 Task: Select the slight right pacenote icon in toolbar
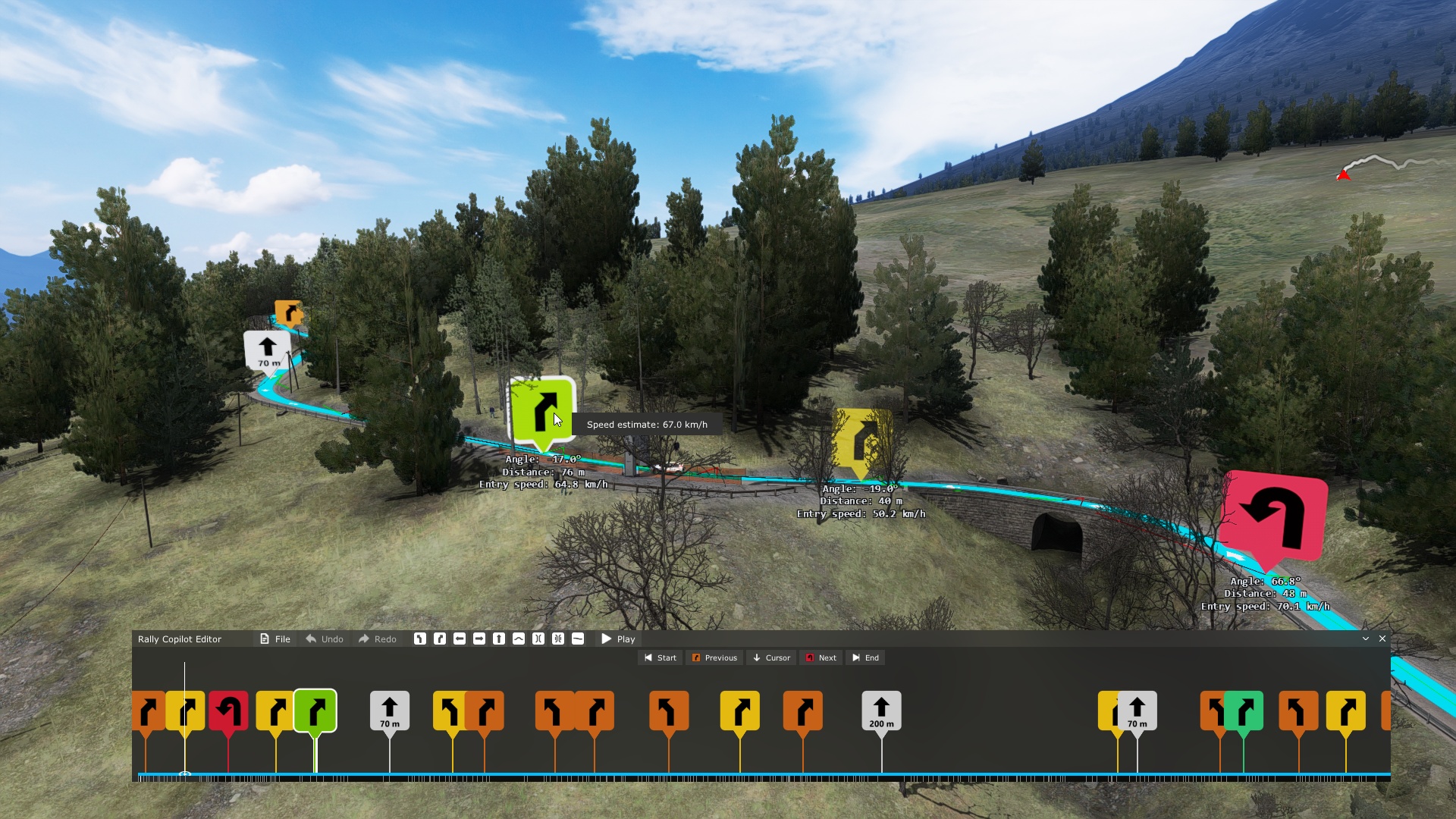[x=441, y=639]
